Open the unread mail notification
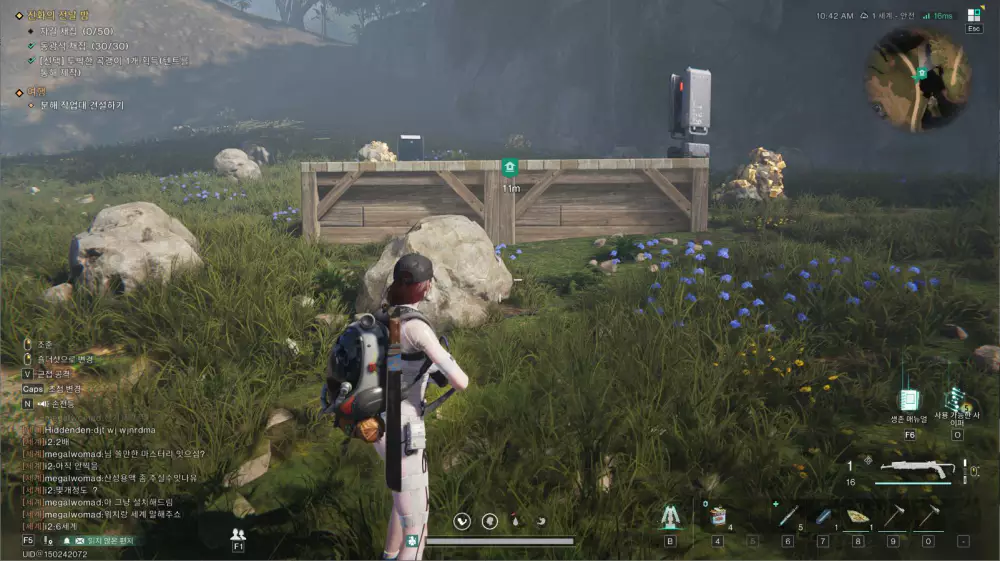The height and width of the screenshot is (561, 1000). 99,540
